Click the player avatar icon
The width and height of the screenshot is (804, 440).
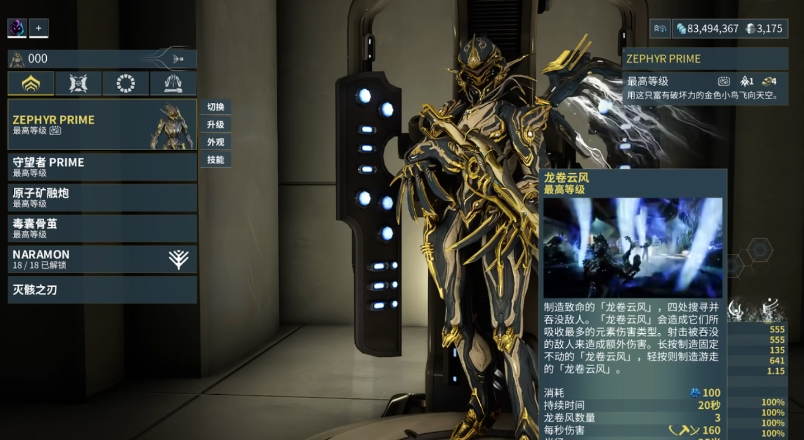click(x=17, y=28)
